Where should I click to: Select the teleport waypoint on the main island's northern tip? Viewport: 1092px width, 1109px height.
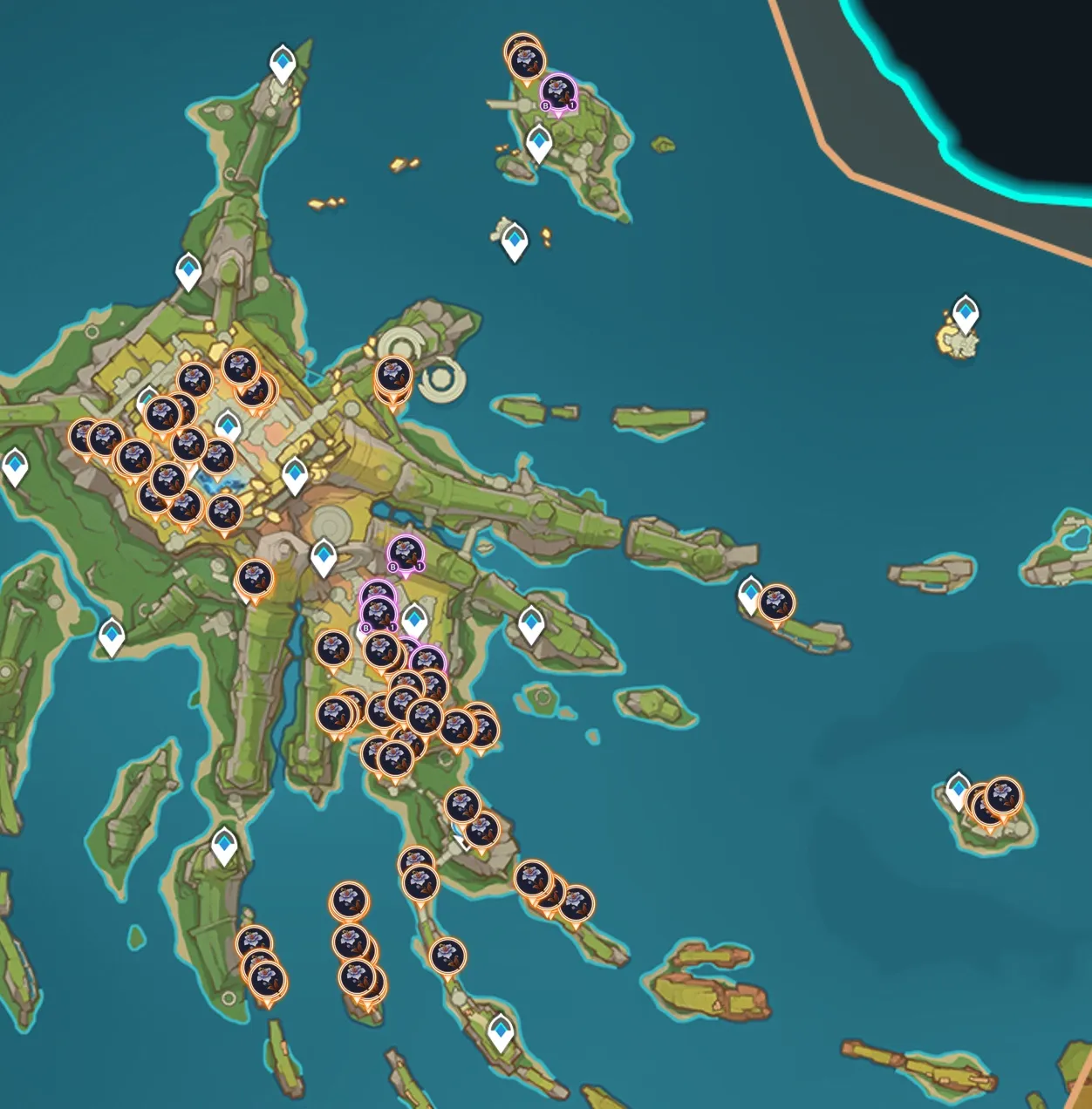tap(283, 64)
